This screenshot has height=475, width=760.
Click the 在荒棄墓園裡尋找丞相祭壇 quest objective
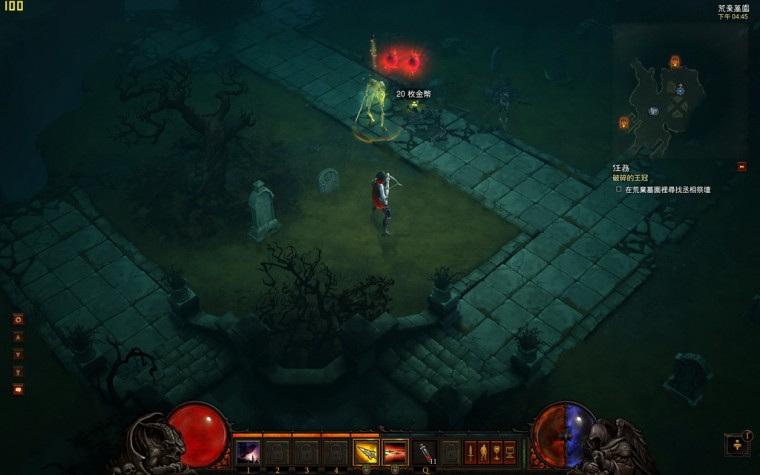click(667, 189)
